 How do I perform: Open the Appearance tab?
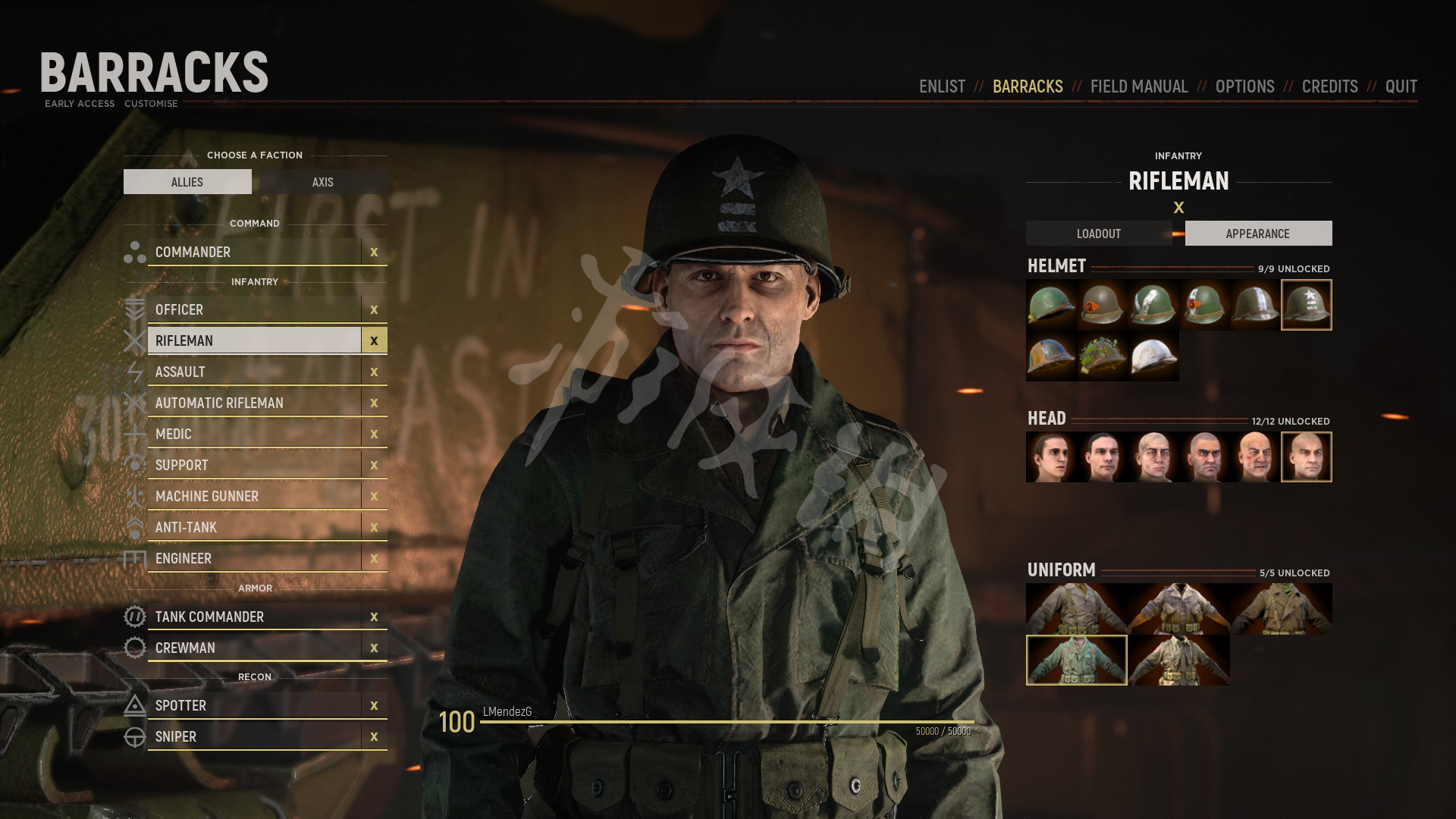click(1257, 234)
